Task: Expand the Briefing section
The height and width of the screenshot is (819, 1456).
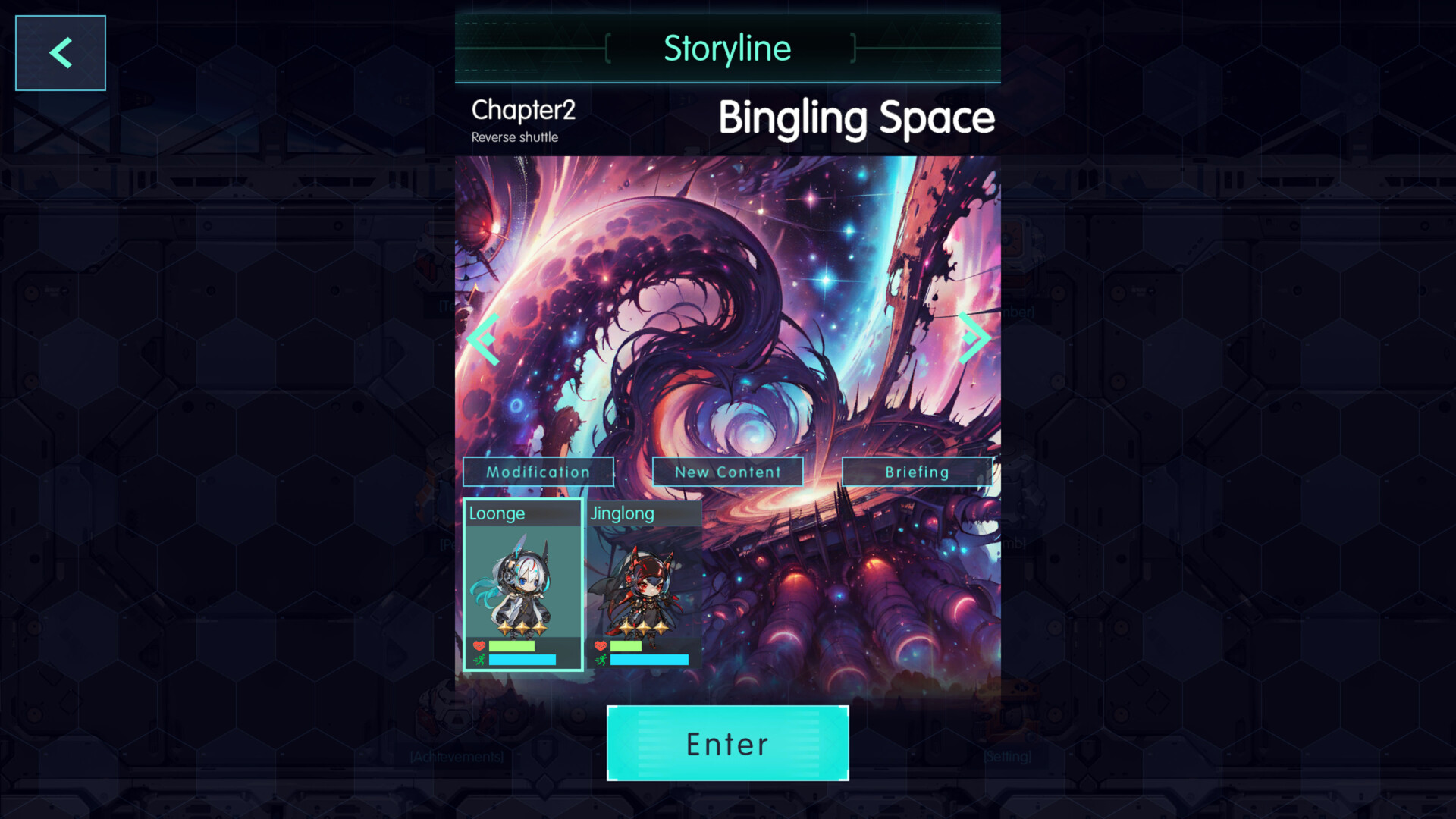Action: 917,472
